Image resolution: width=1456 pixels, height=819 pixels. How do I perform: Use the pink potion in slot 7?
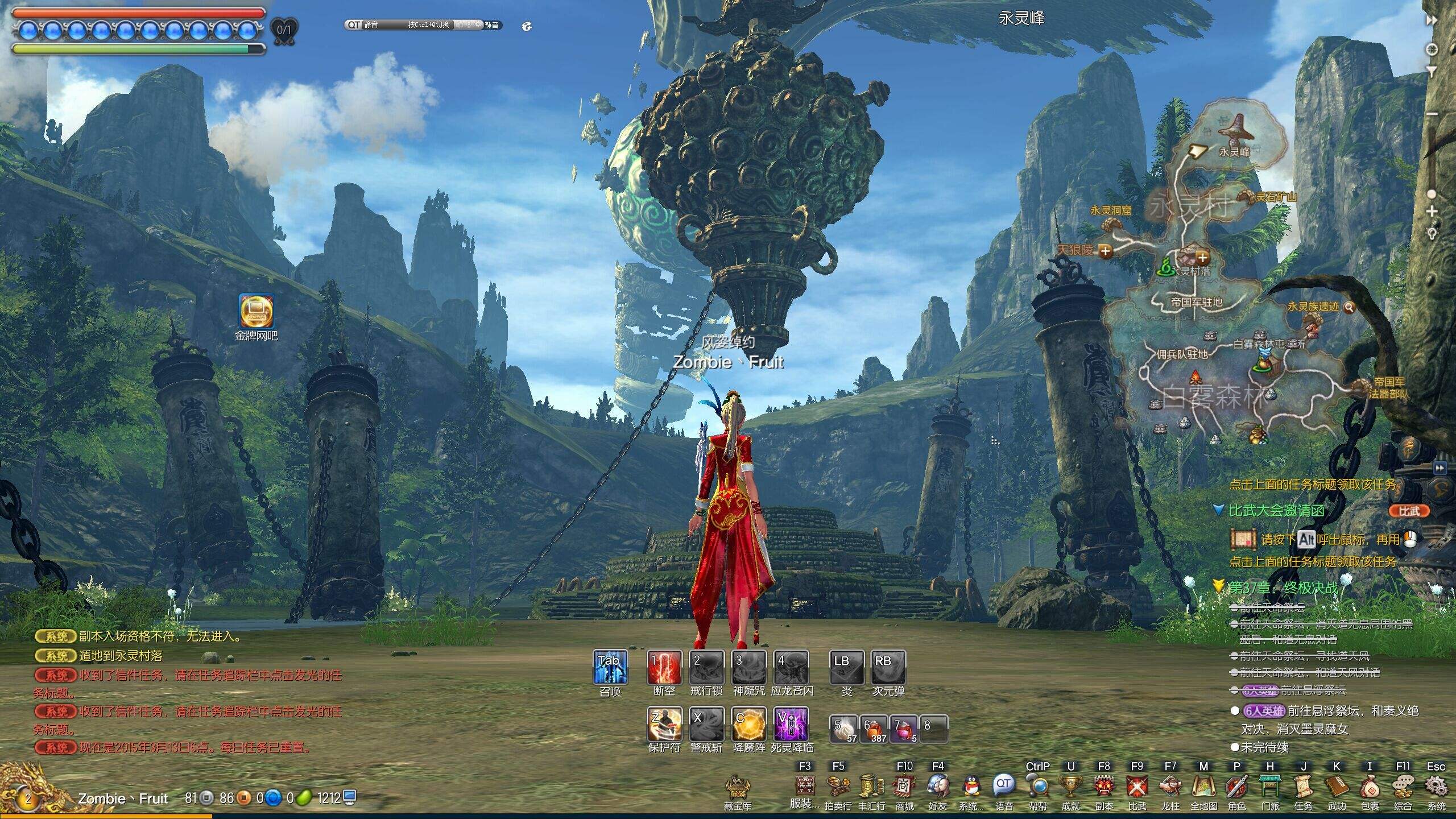click(904, 730)
